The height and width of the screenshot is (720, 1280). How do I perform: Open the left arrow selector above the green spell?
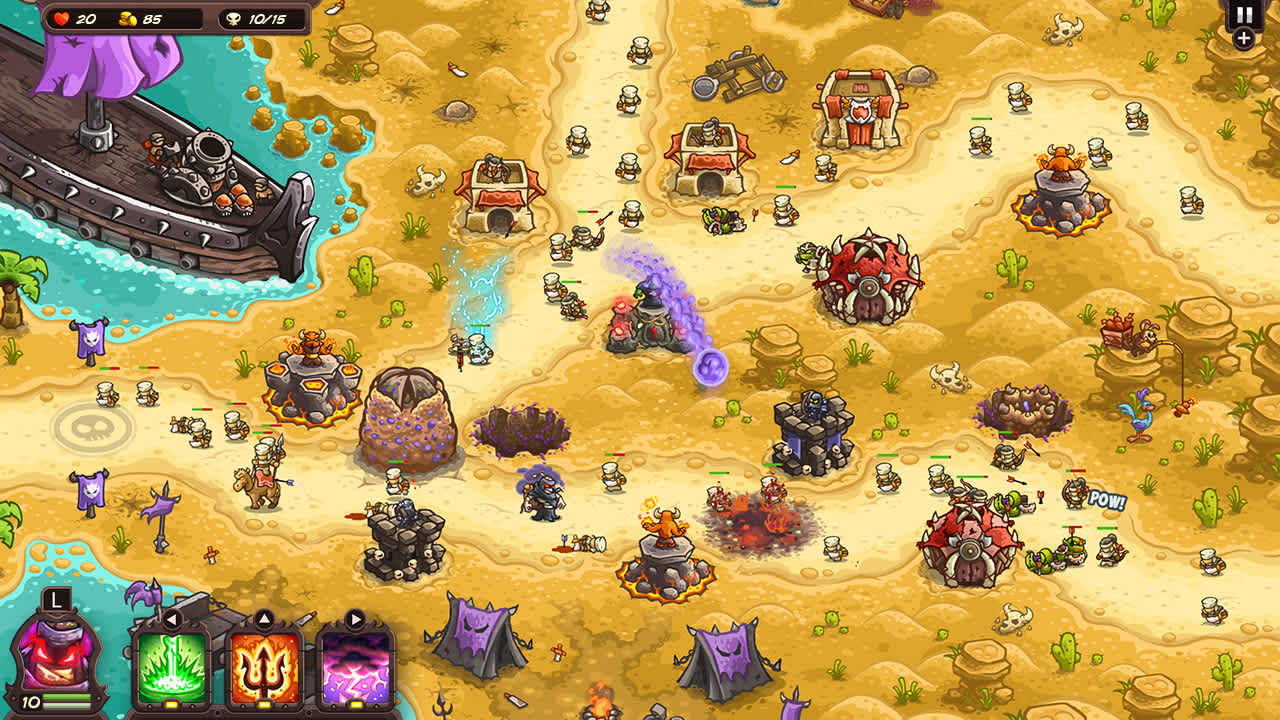(x=172, y=618)
